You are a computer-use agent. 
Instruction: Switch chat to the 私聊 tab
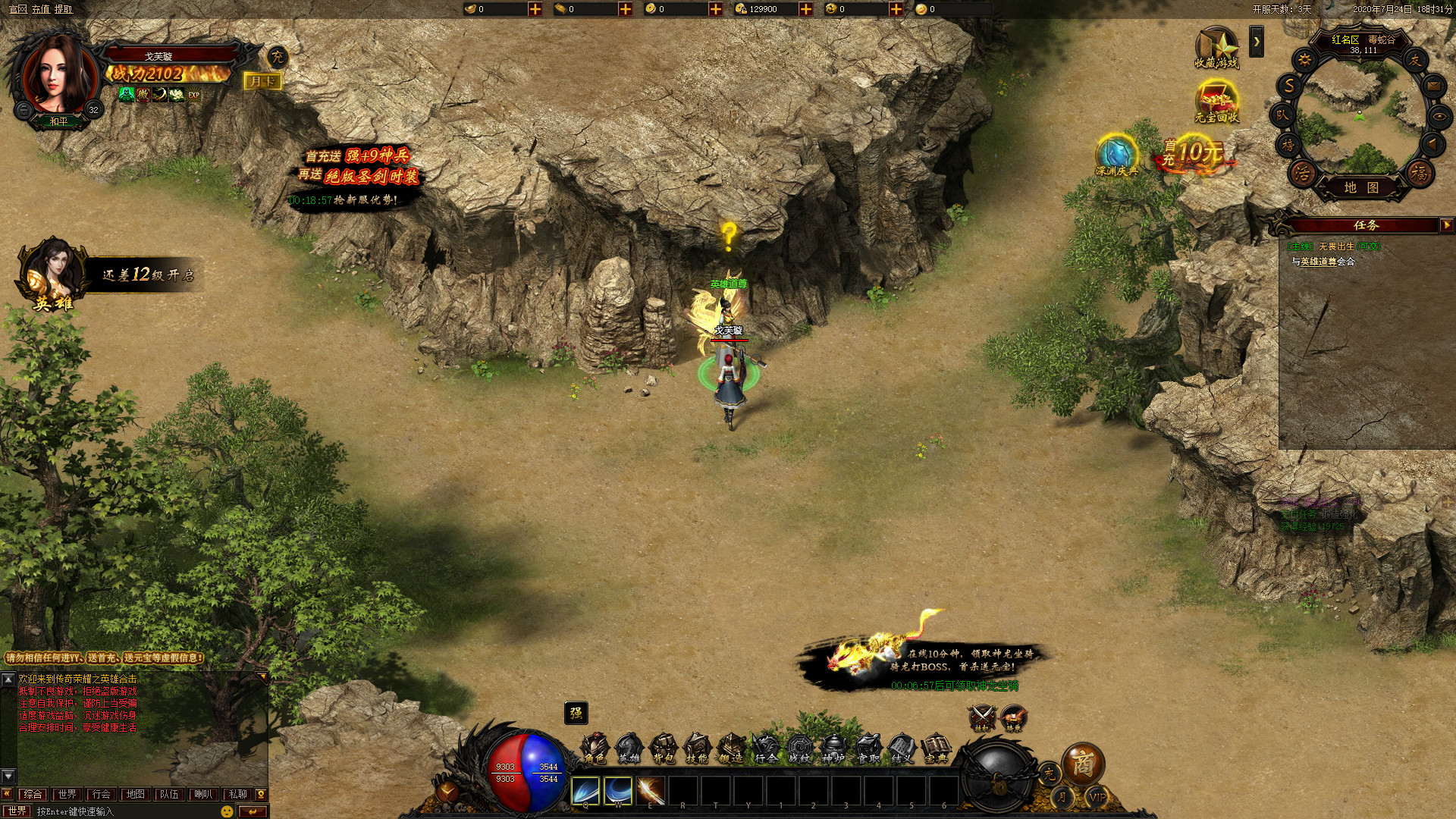point(237,794)
